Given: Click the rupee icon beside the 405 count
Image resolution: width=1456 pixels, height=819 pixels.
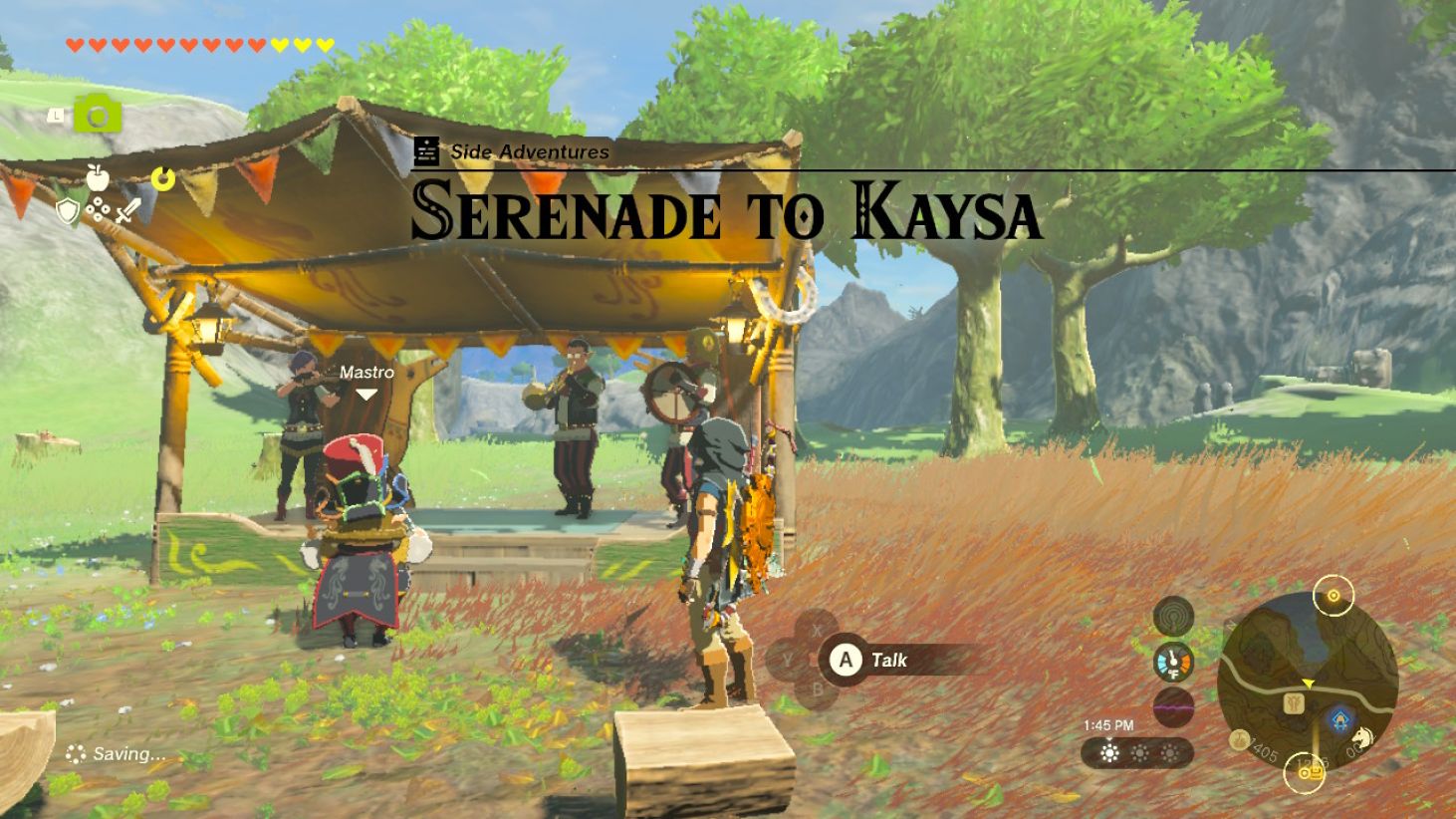Looking at the screenshot, I should coord(1239,739).
